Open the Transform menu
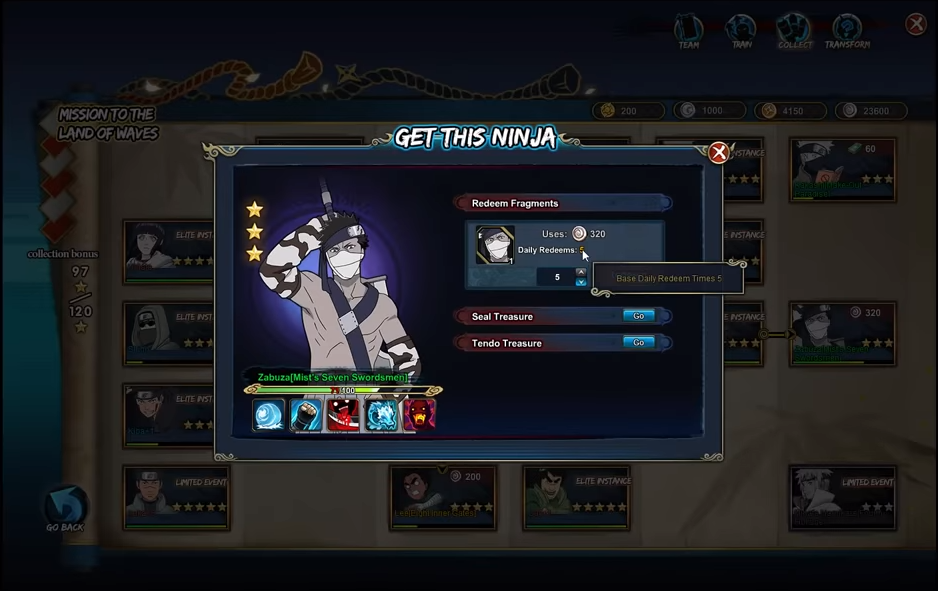This screenshot has width=938, height=591. [x=847, y=31]
